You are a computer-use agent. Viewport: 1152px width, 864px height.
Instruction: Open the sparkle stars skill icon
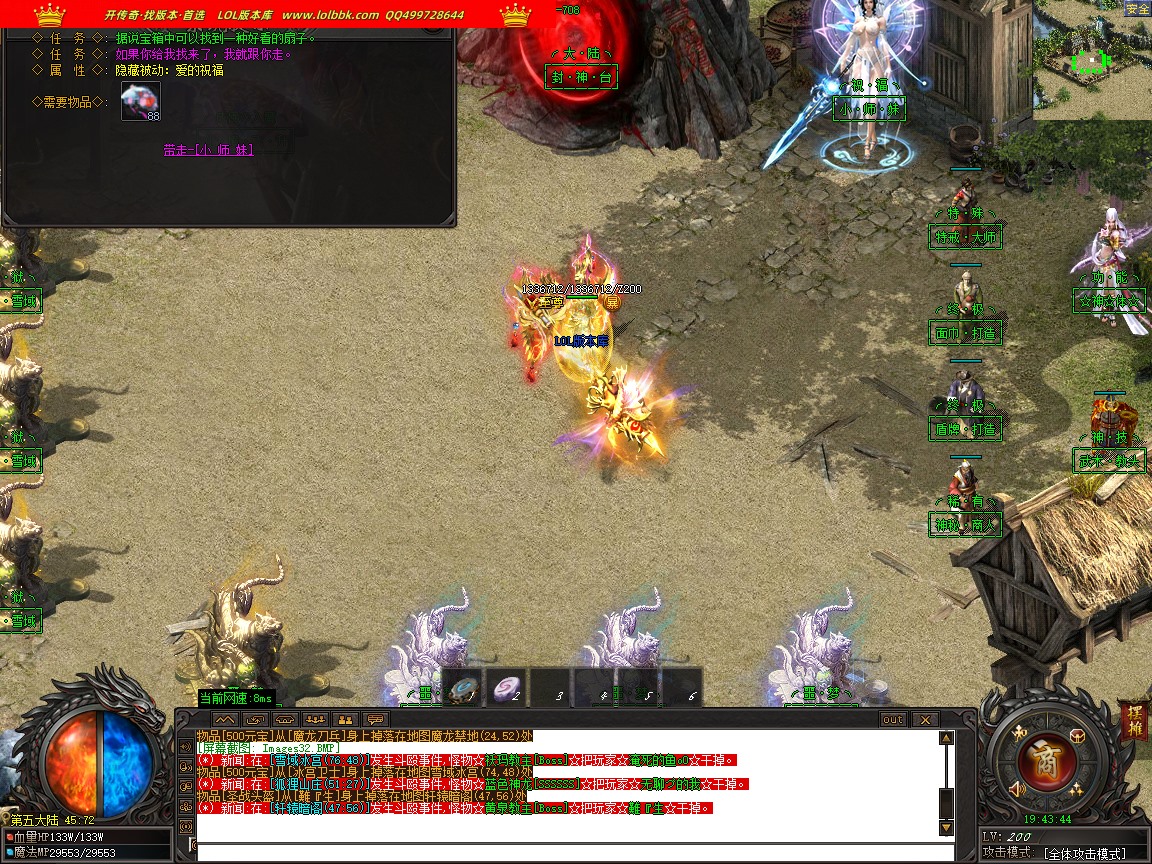[1077, 790]
